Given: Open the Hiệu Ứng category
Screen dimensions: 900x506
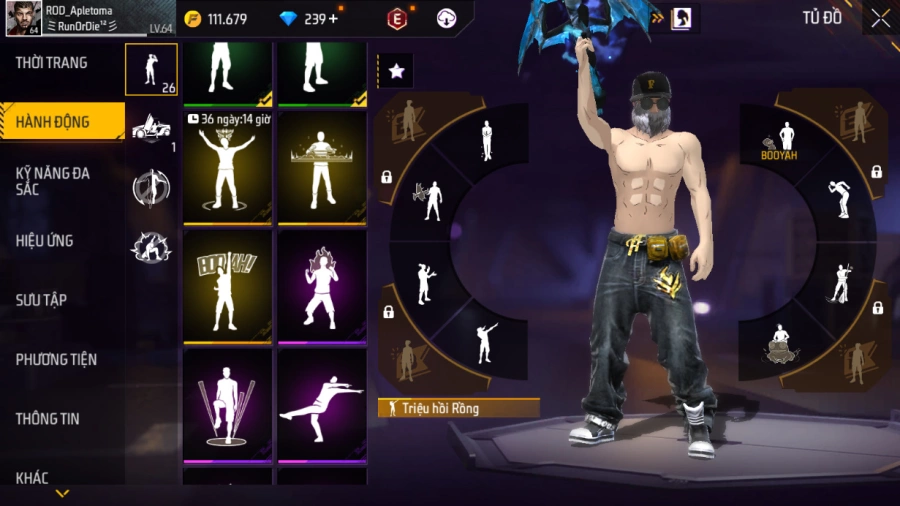Looking at the screenshot, I should tap(45, 241).
